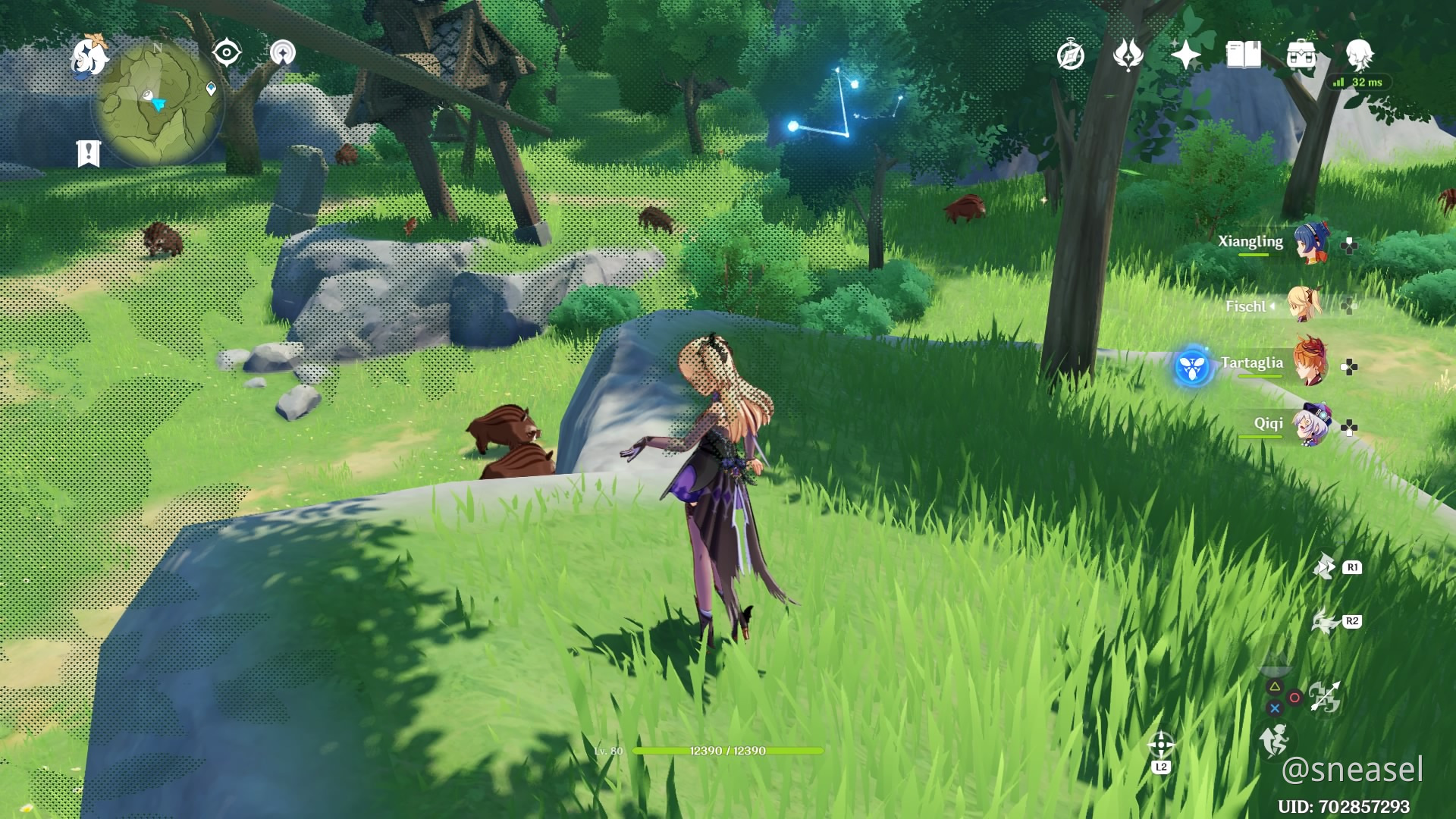Switch to party member Tartaglia

(x=1310, y=362)
